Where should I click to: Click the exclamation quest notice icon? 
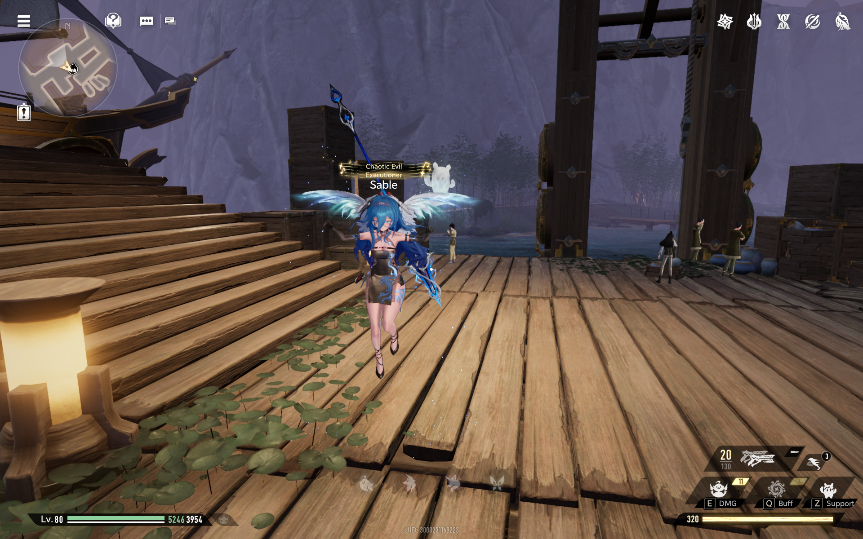(x=24, y=112)
